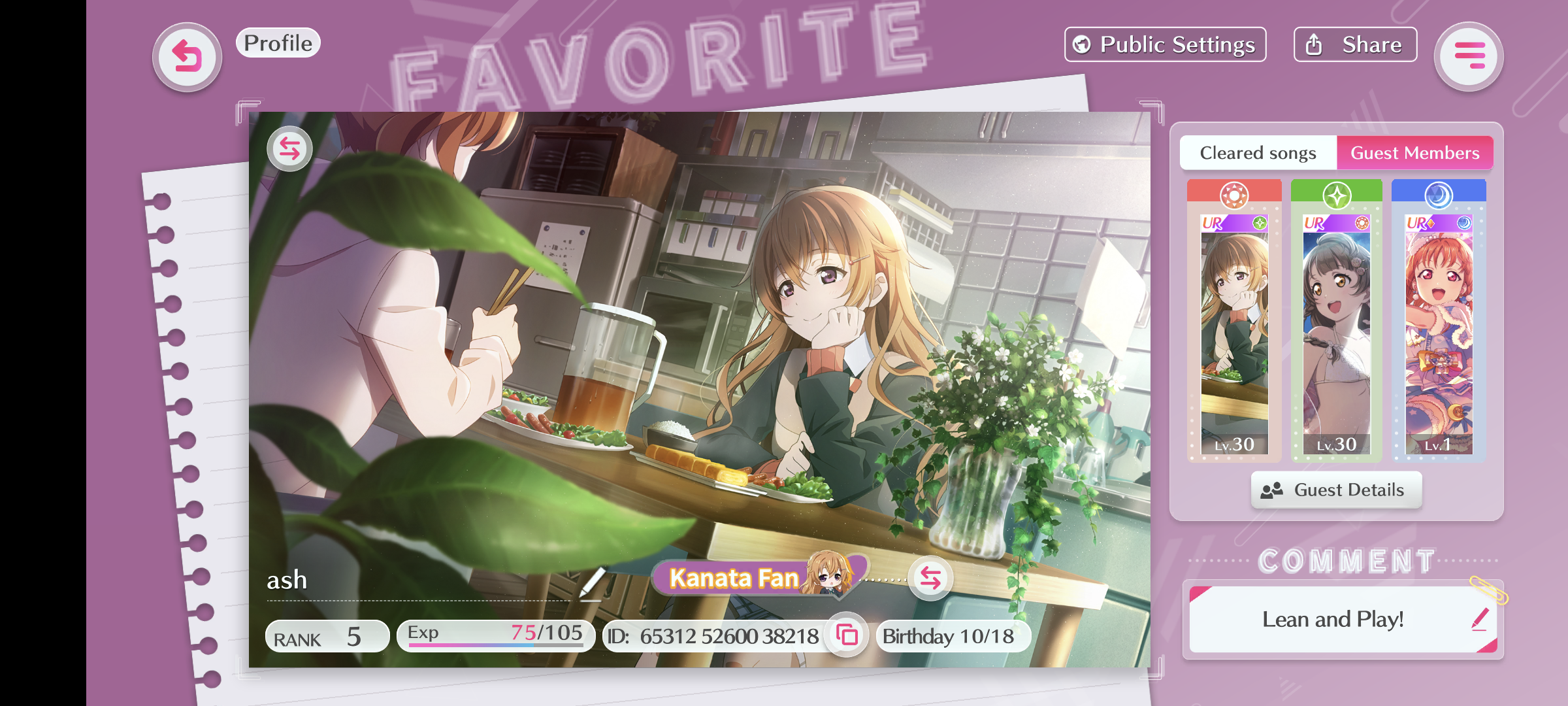Copy the player ID
The width and height of the screenshot is (1568, 706).
[x=847, y=635]
